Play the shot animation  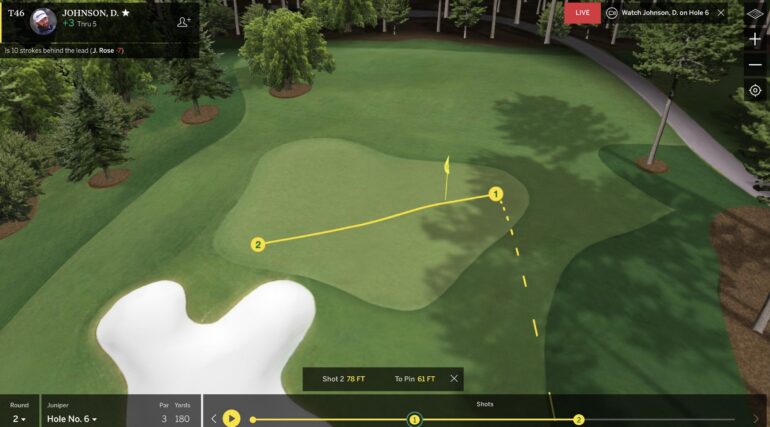tap(231, 418)
